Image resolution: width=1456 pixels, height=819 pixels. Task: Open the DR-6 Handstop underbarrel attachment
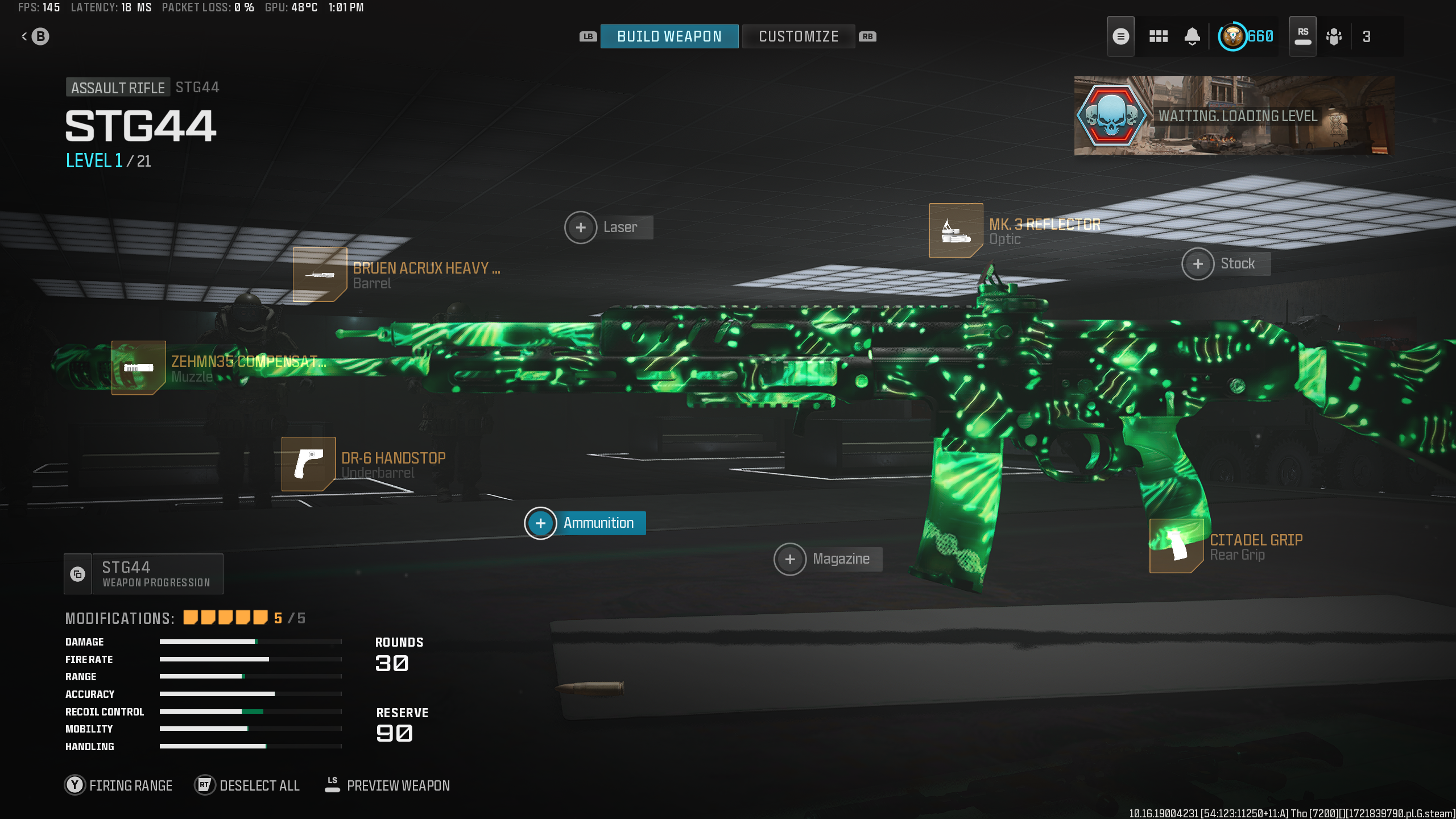click(x=309, y=464)
